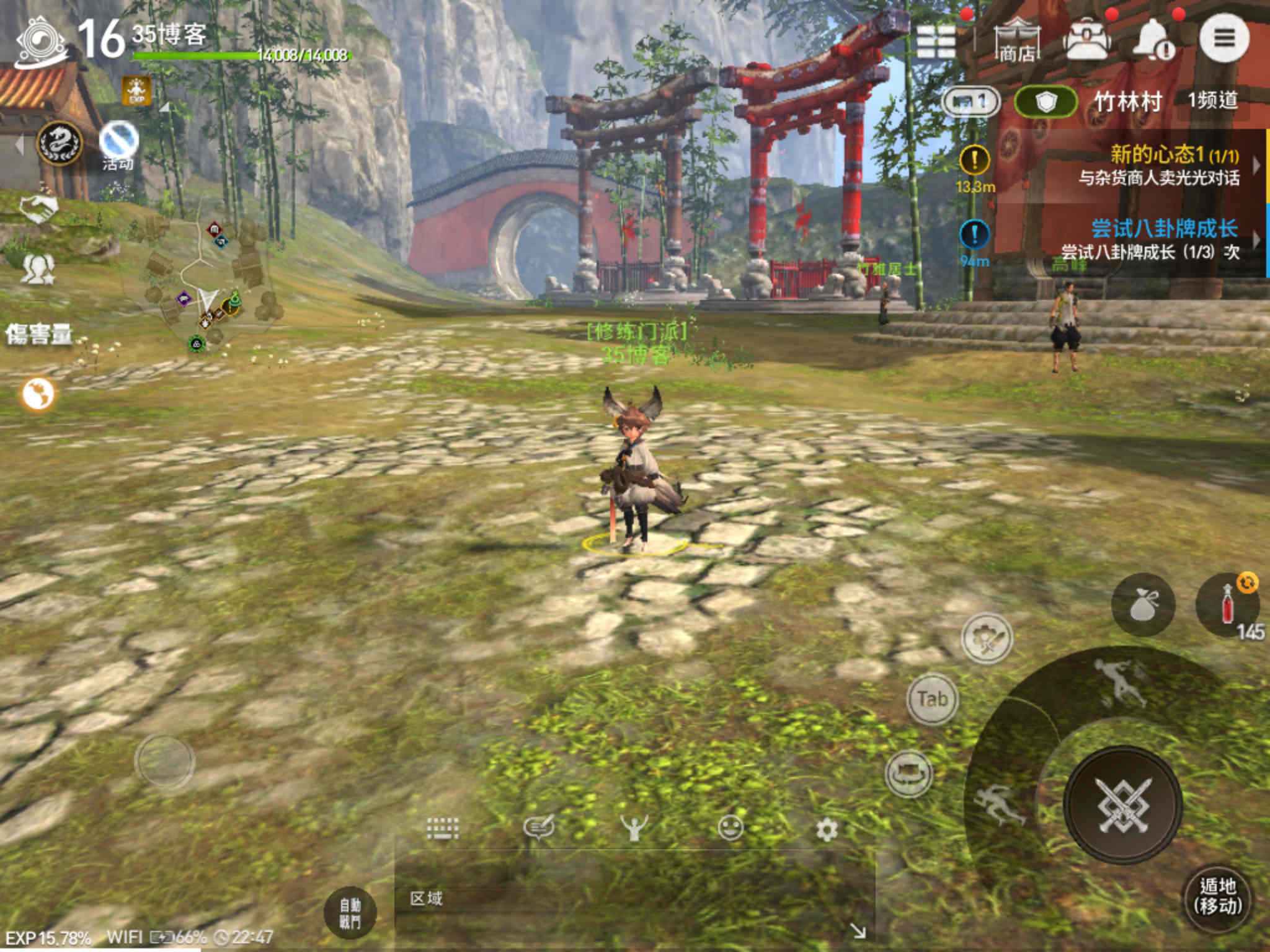1270x952 pixels.
Task: Open the 傷害量 damage meter
Action: (x=38, y=335)
